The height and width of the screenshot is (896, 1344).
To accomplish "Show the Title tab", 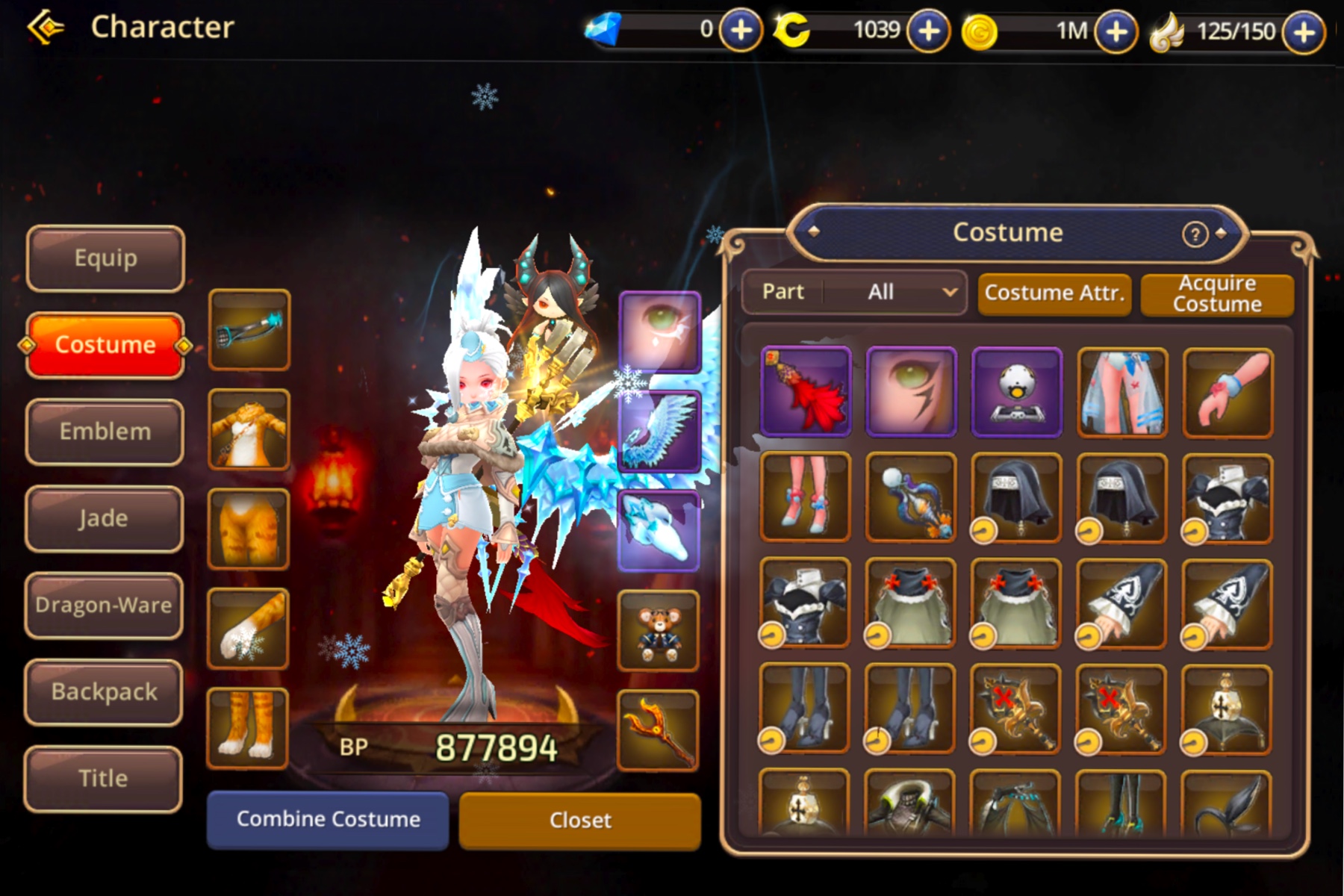I will [x=104, y=778].
